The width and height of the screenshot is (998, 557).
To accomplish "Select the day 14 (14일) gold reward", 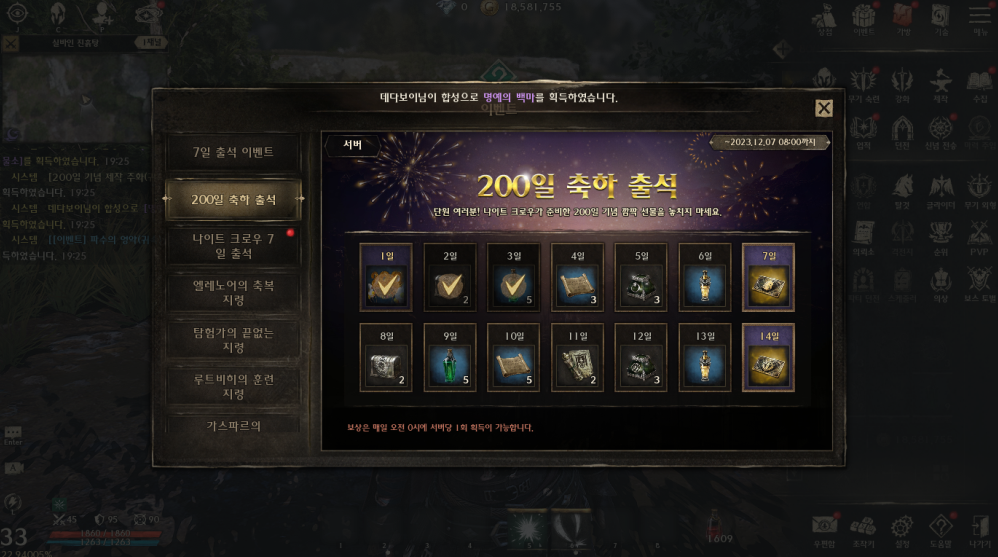I will 768,357.
